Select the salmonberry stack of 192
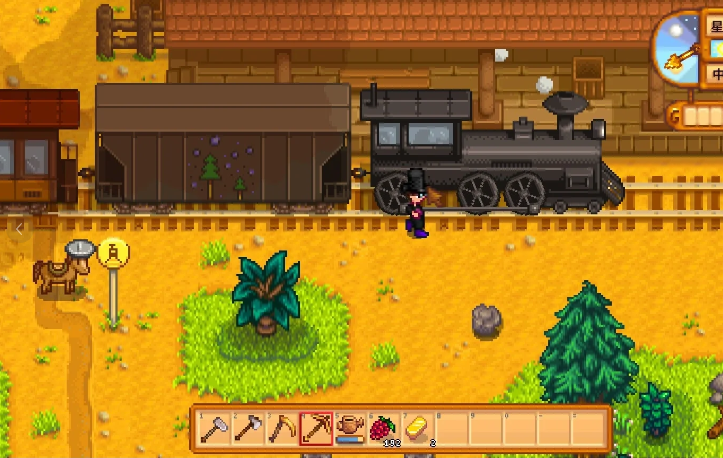The width and height of the screenshot is (723, 458). [x=384, y=428]
